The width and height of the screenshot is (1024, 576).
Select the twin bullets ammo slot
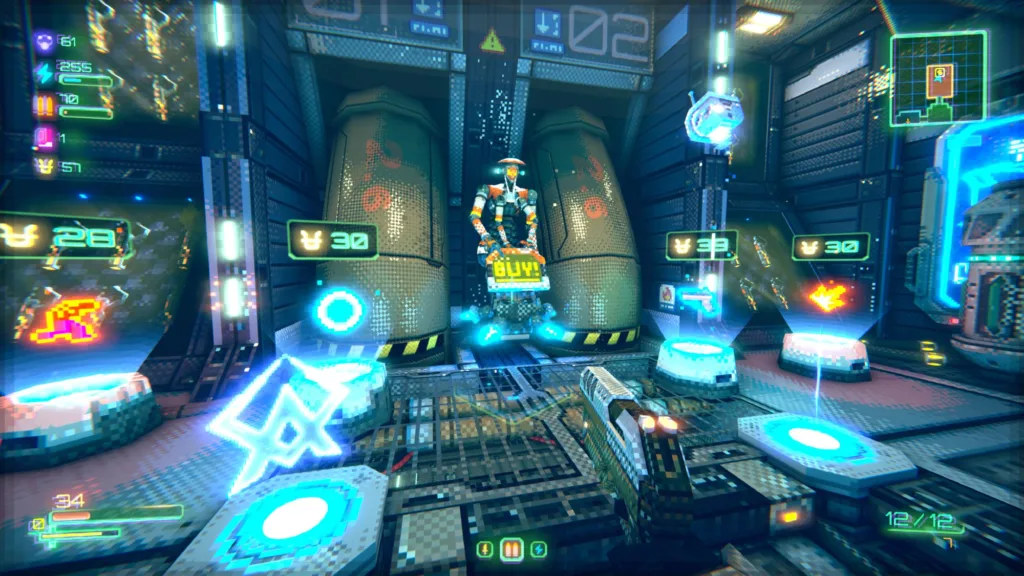[x=511, y=549]
